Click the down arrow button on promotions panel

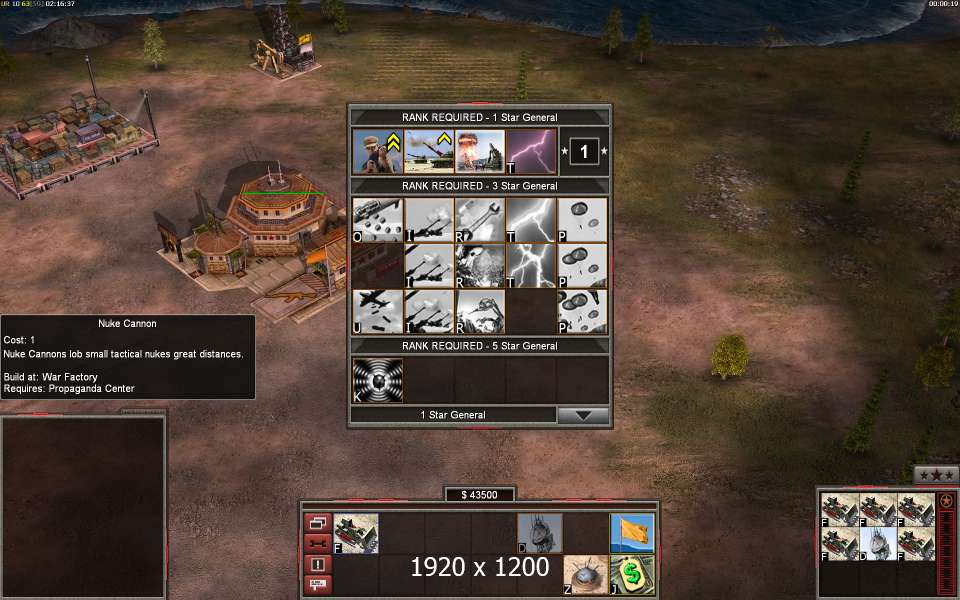click(x=583, y=415)
